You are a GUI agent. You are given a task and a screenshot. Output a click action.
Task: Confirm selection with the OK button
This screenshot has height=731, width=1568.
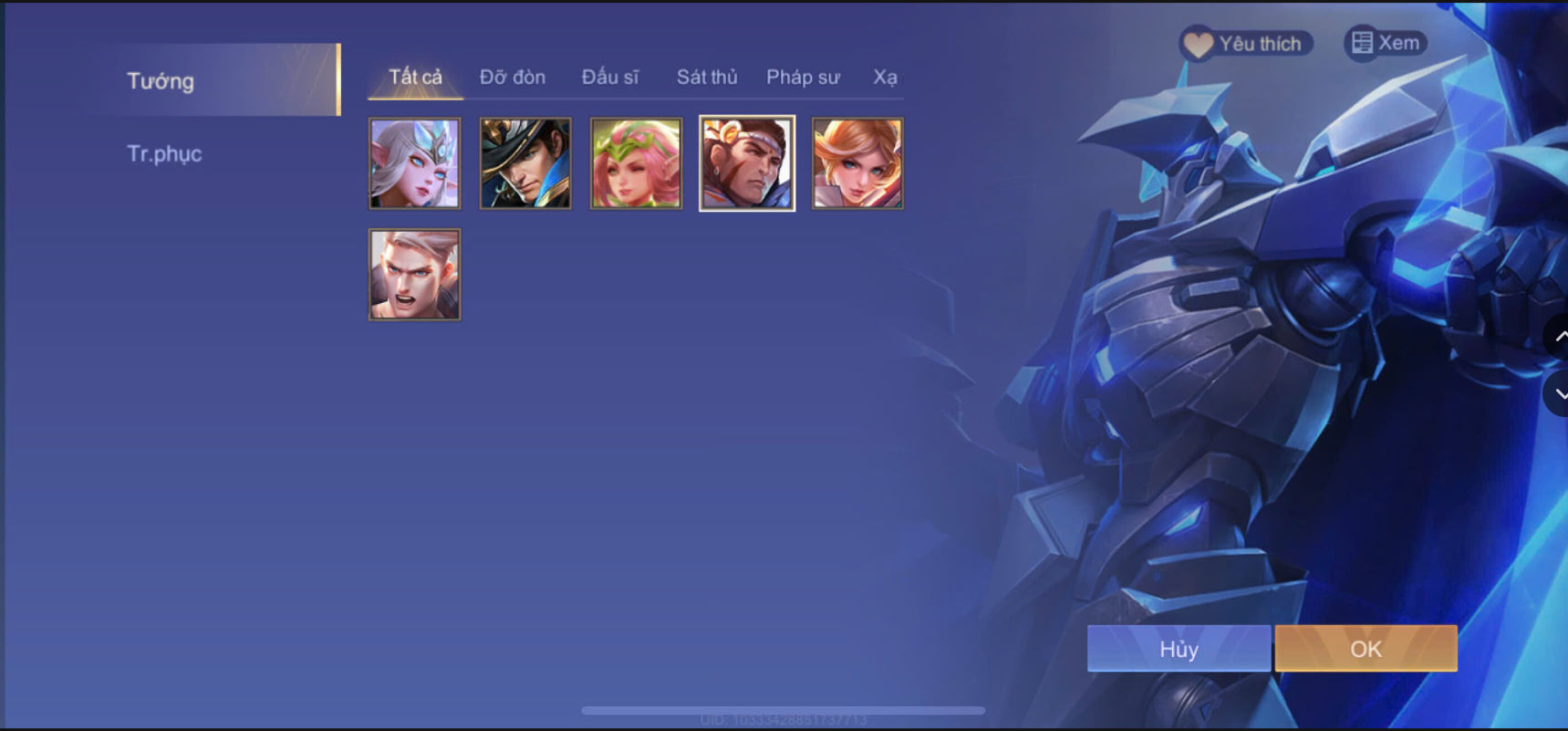coord(1365,649)
